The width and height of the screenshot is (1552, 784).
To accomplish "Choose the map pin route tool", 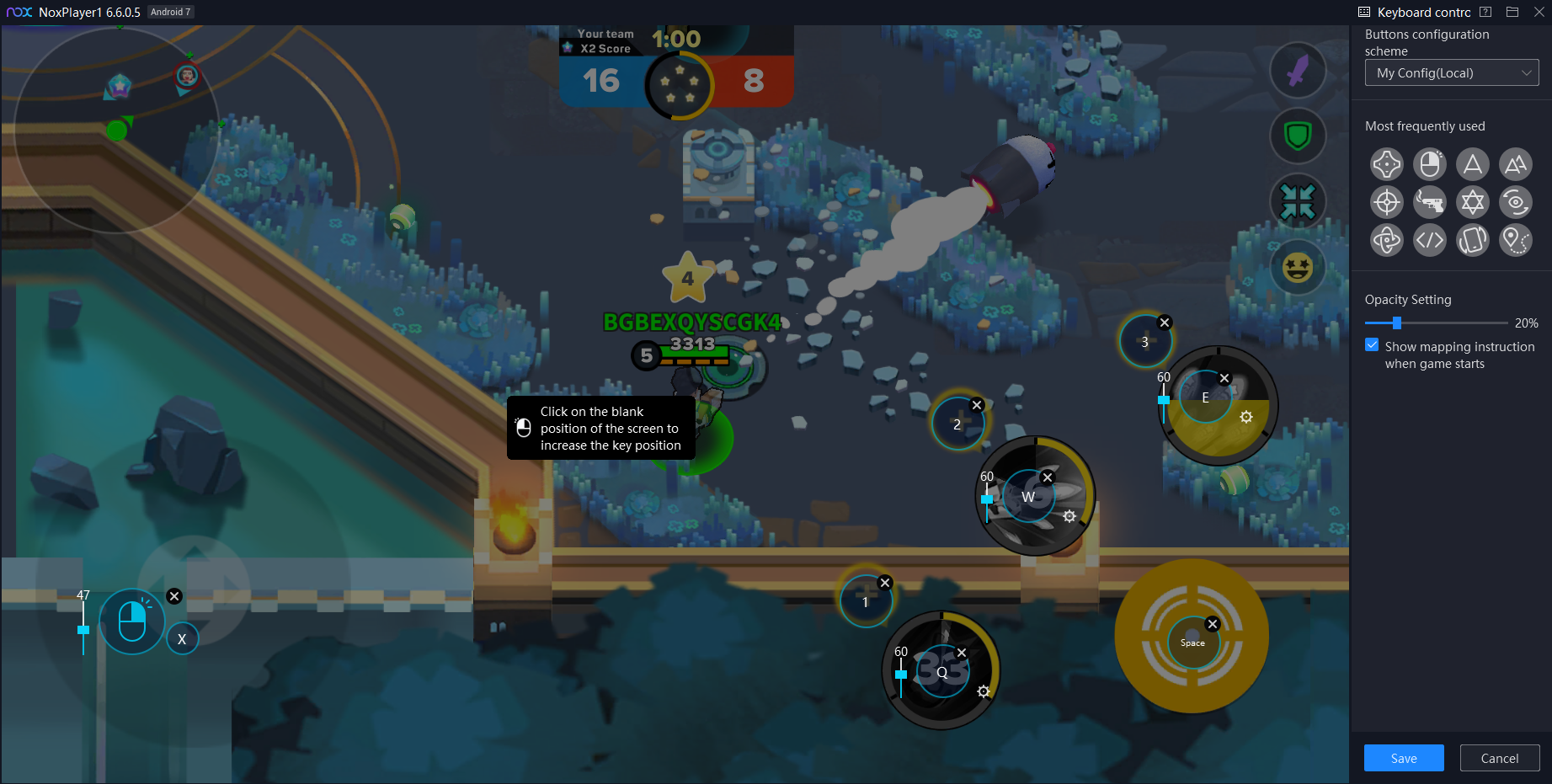I will [1515, 241].
